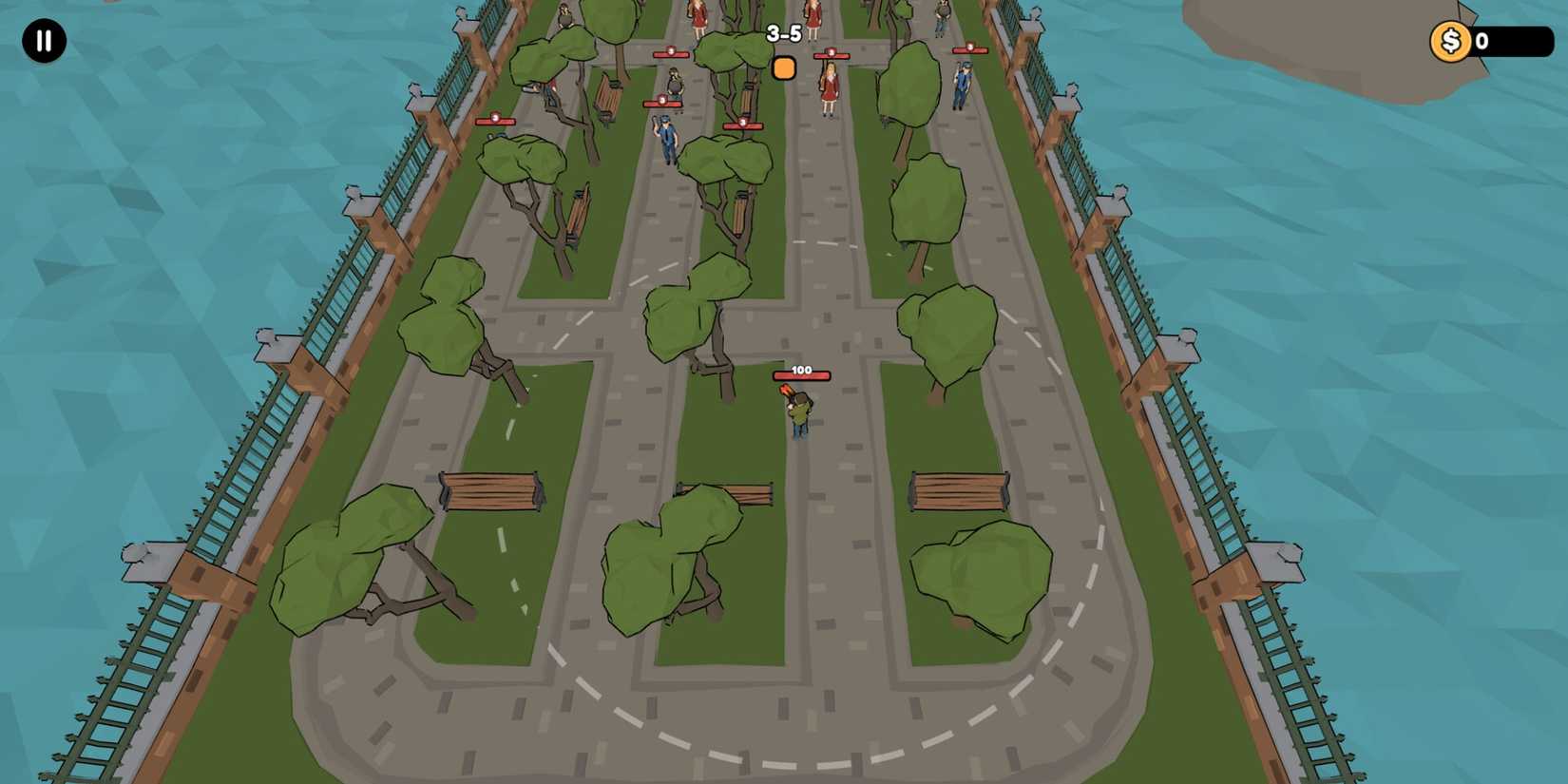Click the bench on the right lawn
Image resolution: width=1568 pixels, height=784 pixels.
[x=958, y=490]
